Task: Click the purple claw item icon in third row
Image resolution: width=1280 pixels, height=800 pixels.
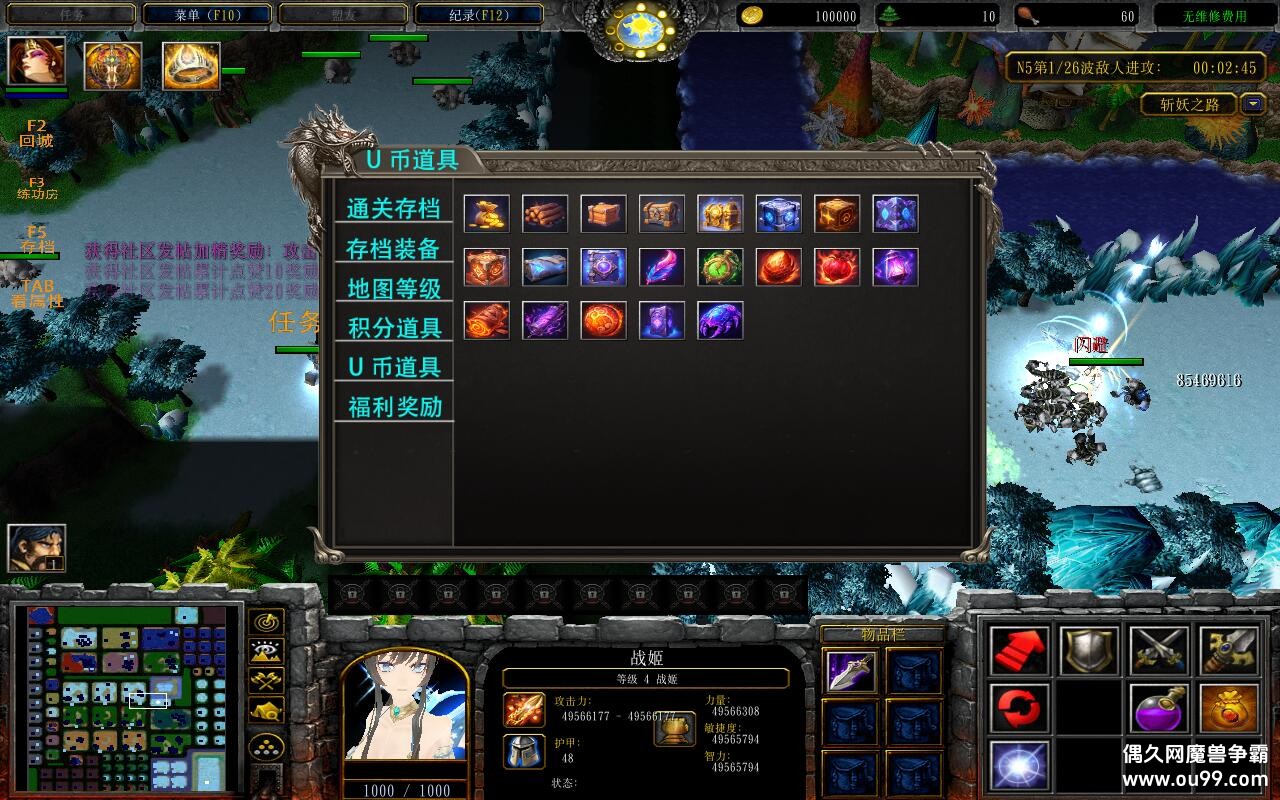Action: point(720,320)
